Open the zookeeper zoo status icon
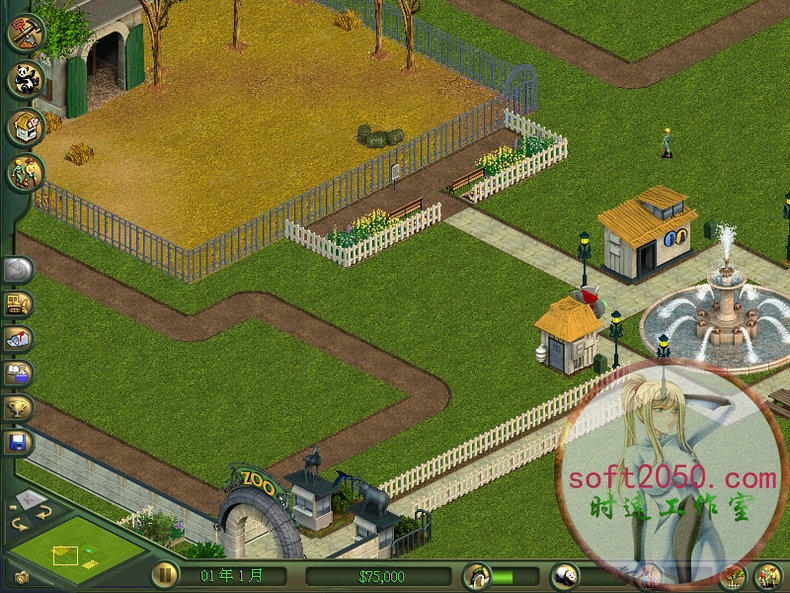 [477, 576]
